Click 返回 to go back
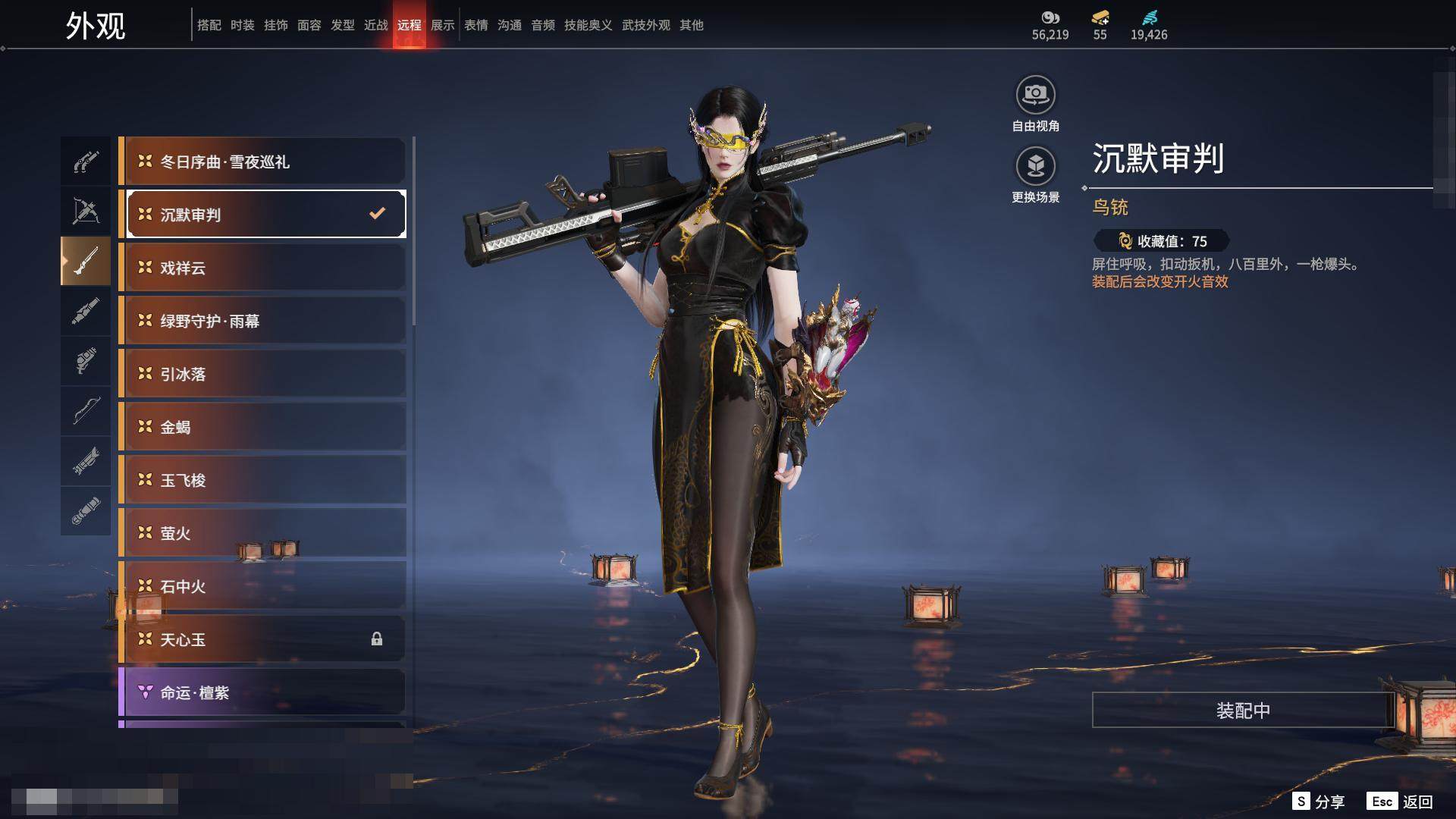Viewport: 1456px width, 819px height. pyautogui.click(x=1401, y=802)
